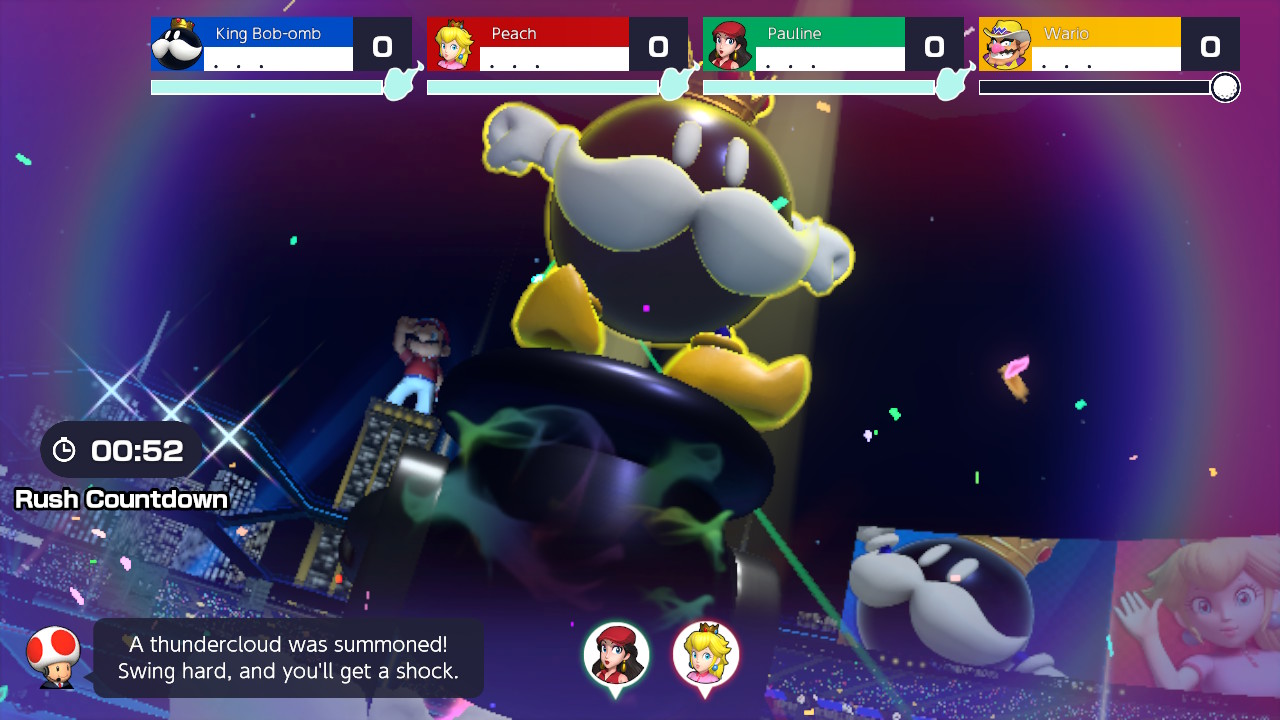
Task: Click Wario's character portrait icon
Action: click(1007, 43)
